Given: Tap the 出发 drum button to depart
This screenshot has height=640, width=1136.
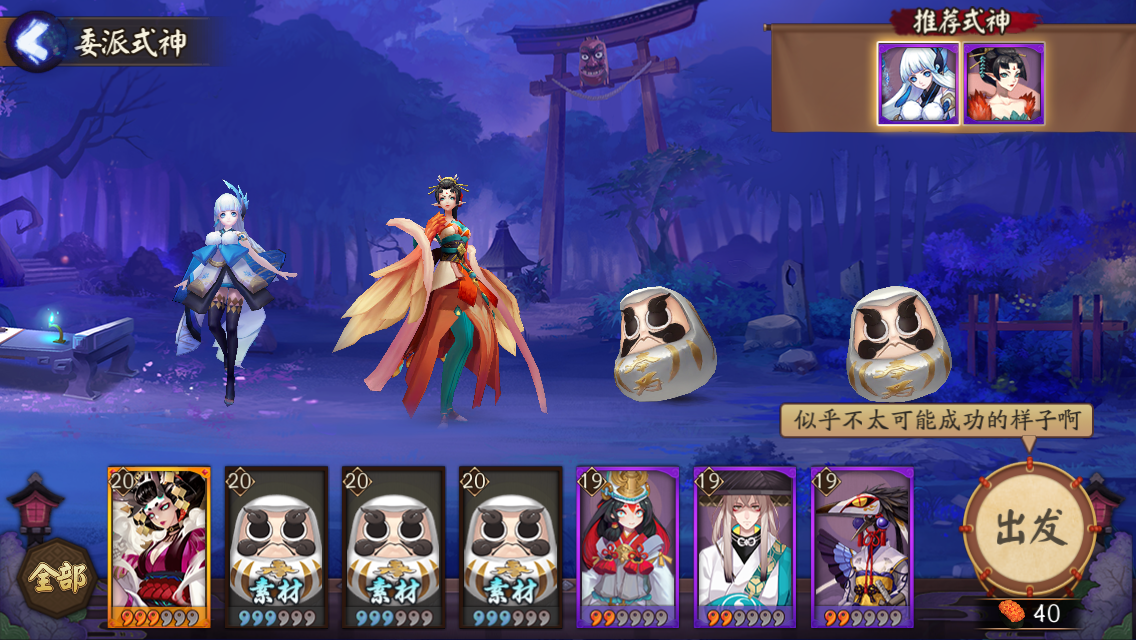Looking at the screenshot, I should [x=1029, y=527].
